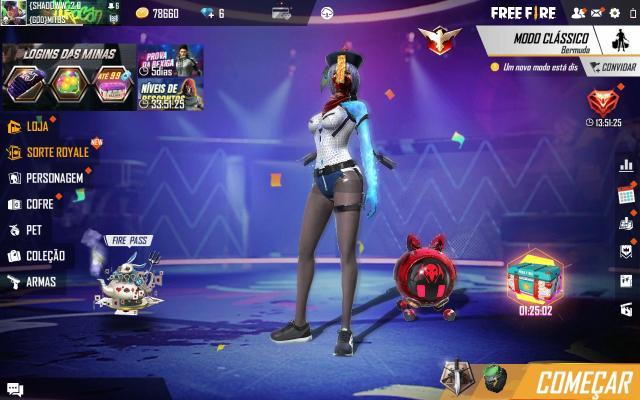Image resolution: width=640 pixels, height=400 pixels.
Task: Open the player profile avatar
Action: coord(13,12)
